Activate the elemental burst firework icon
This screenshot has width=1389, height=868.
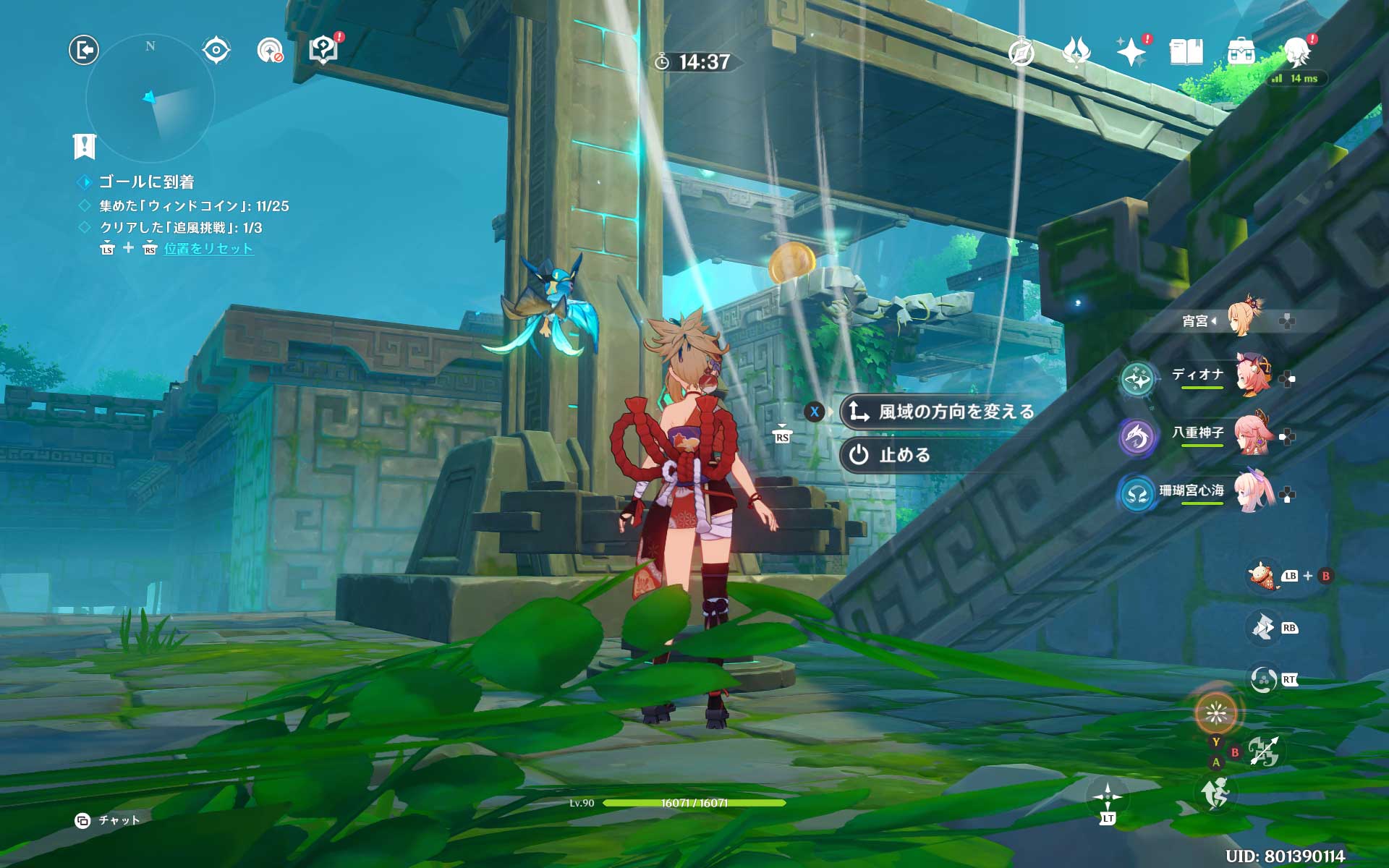pyautogui.click(x=1215, y=713)
